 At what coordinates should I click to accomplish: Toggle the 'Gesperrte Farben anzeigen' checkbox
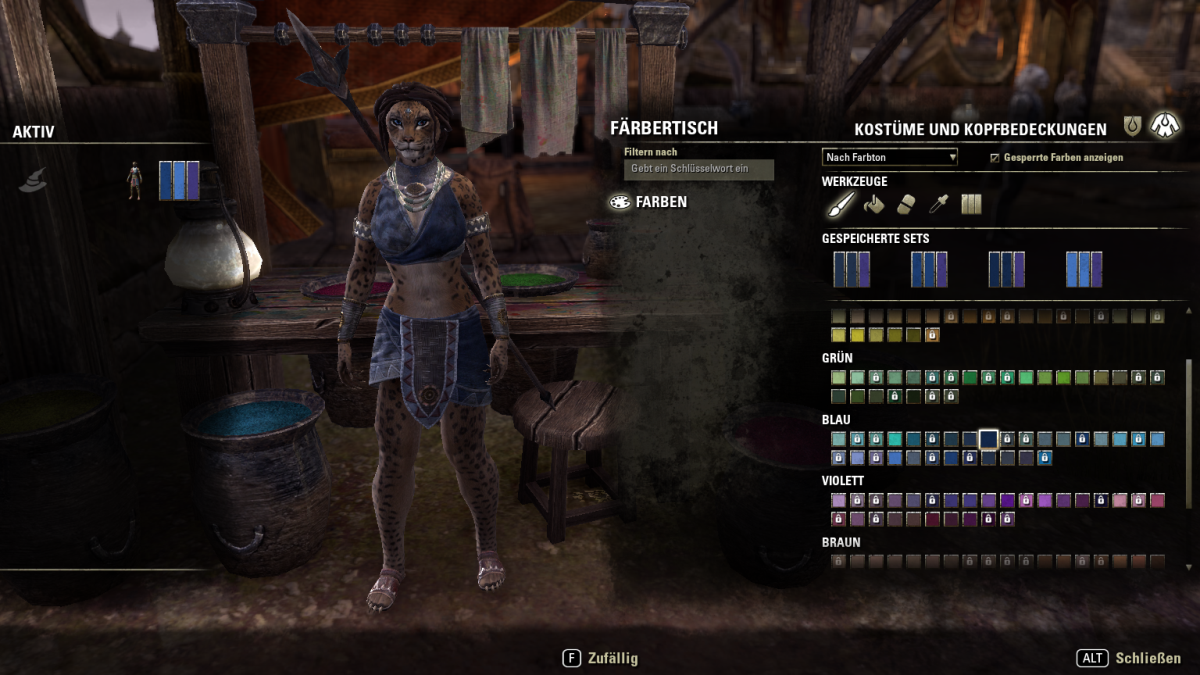click(x=994, y=158)
